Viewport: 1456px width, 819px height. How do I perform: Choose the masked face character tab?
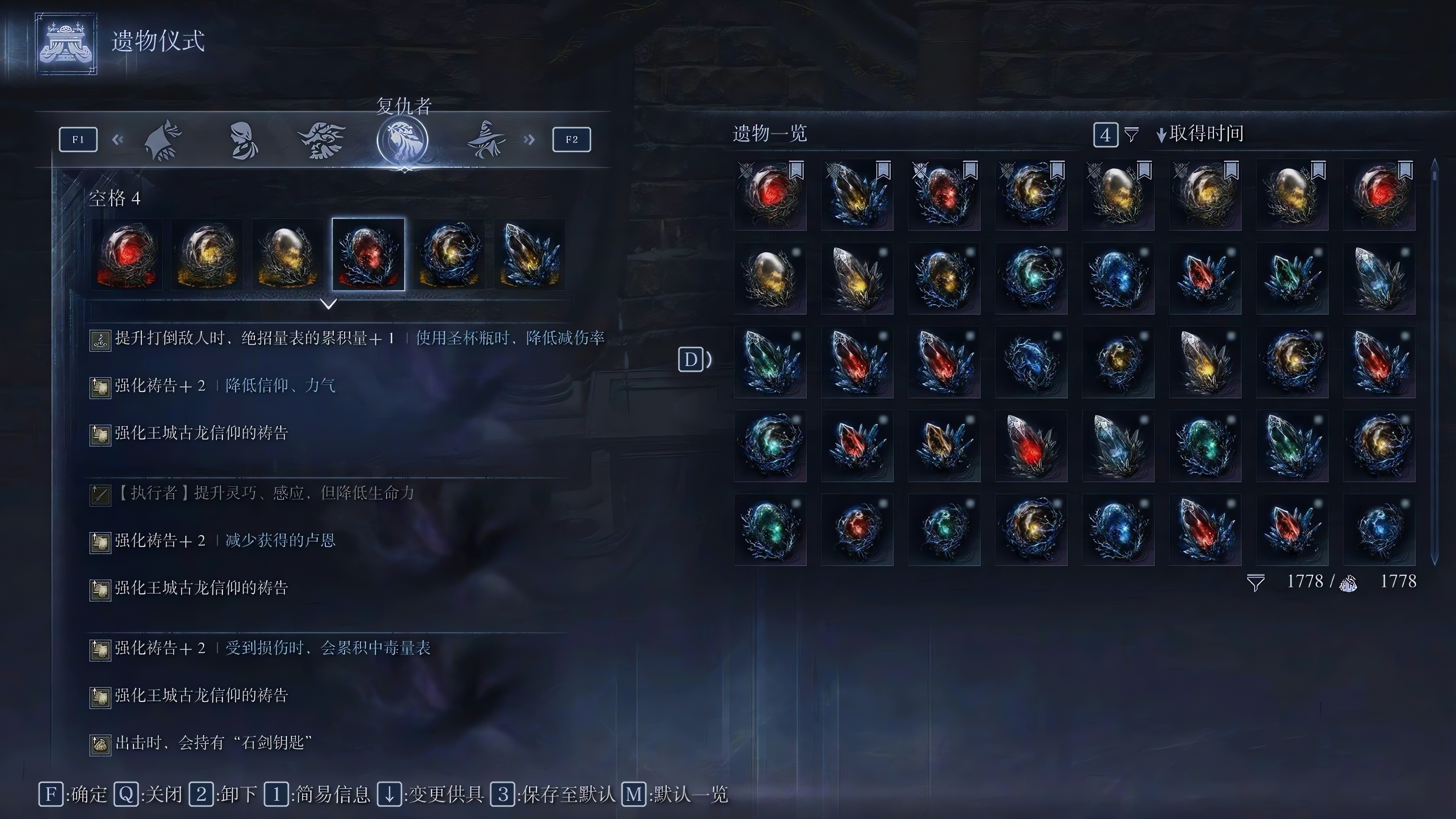244,140
